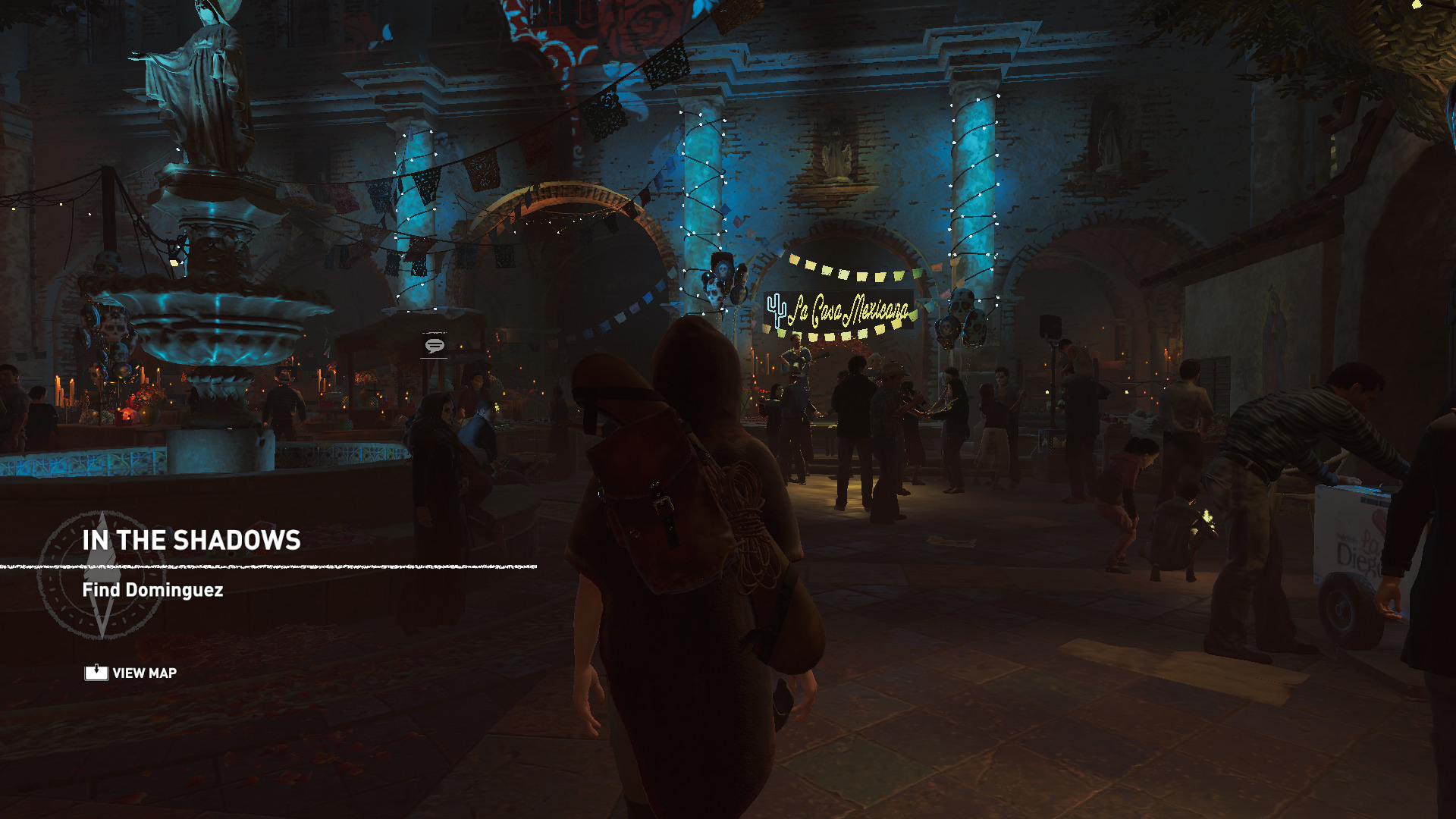Open the map via View Map label
This screenshot has width=1456, height=819.
(144, 673)
